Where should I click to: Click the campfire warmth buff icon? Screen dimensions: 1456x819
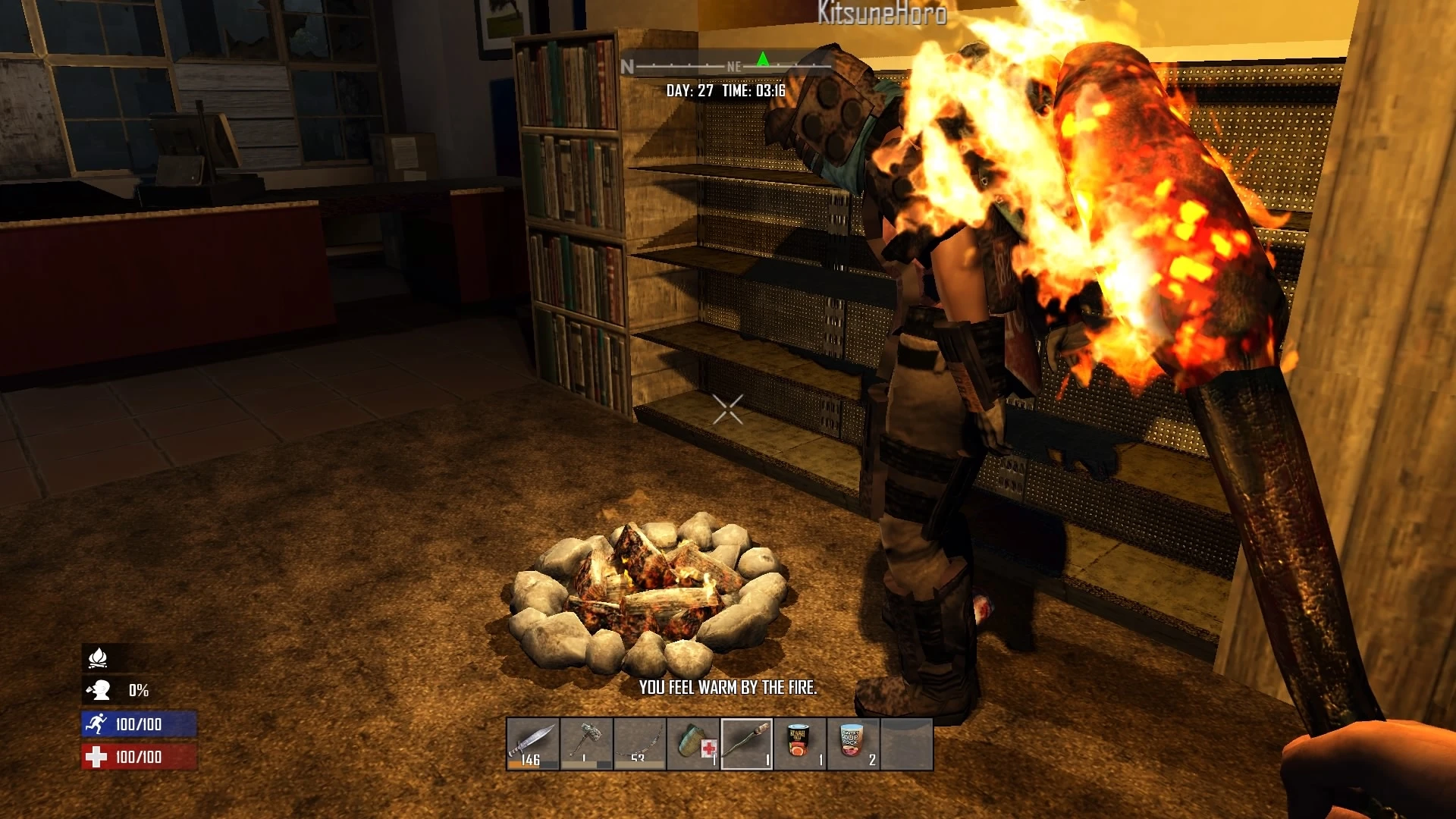(x=98, y=657)
